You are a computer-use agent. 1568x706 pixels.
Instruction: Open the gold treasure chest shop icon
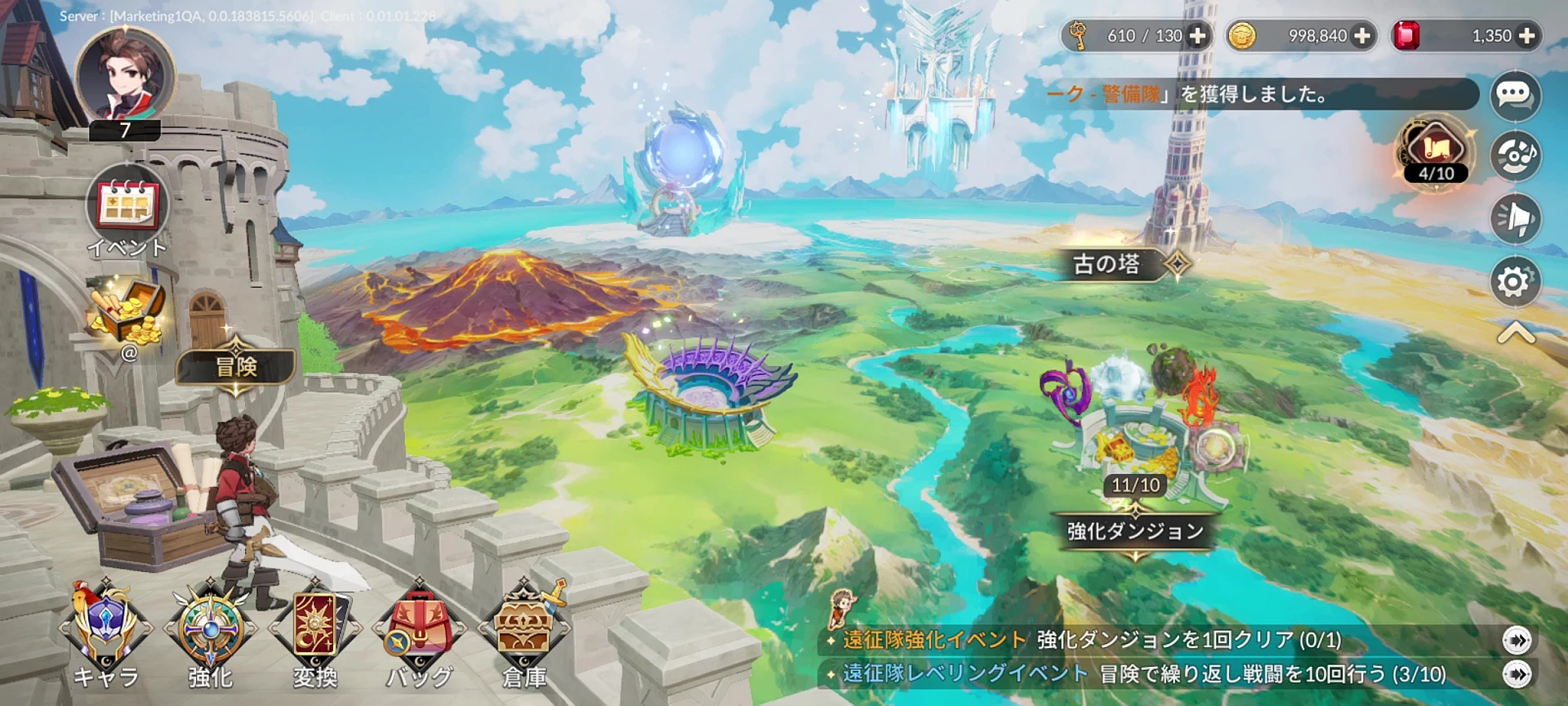(128, 313)
